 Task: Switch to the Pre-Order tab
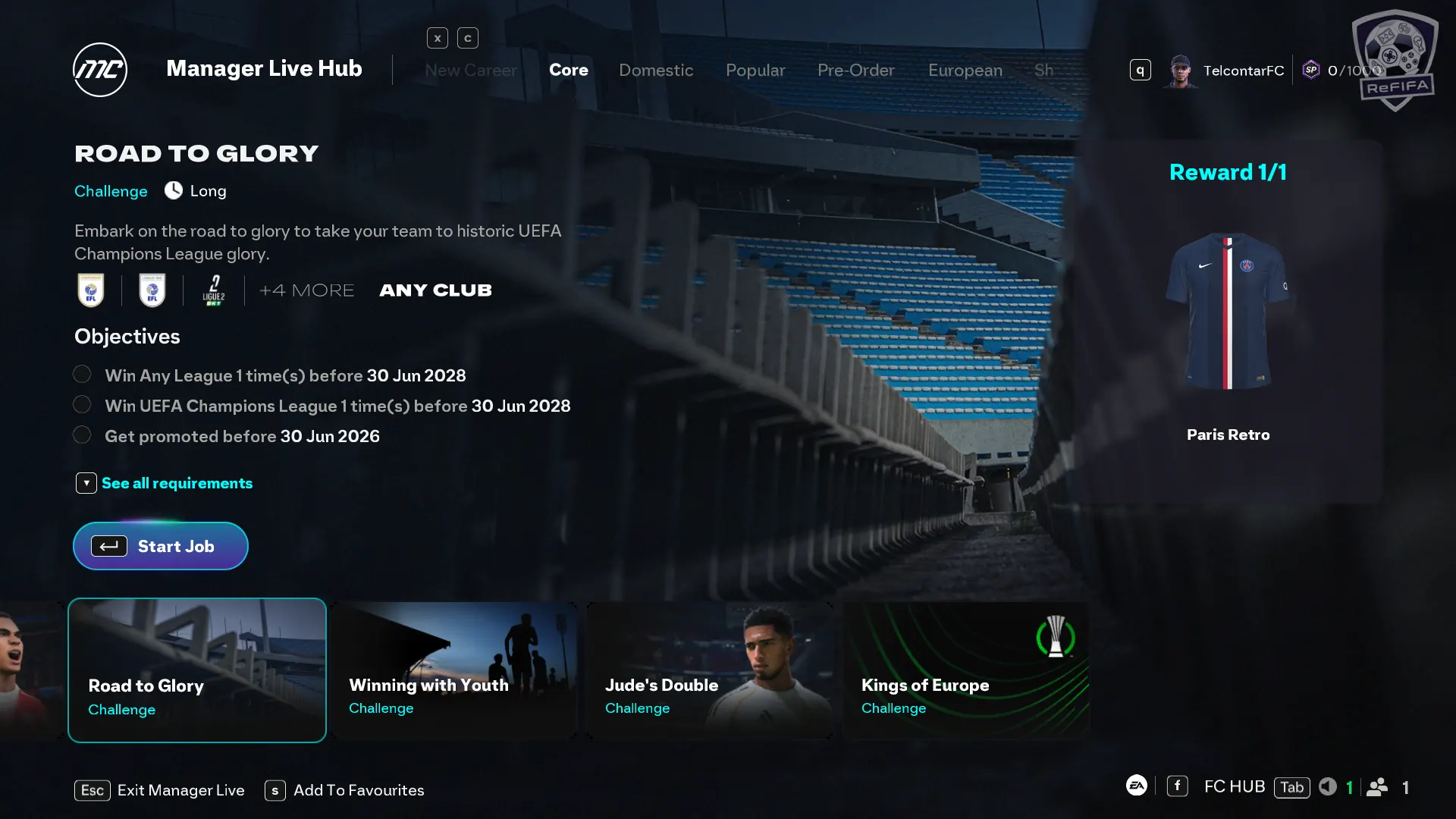pyautogui.click(x=855, y=71)
